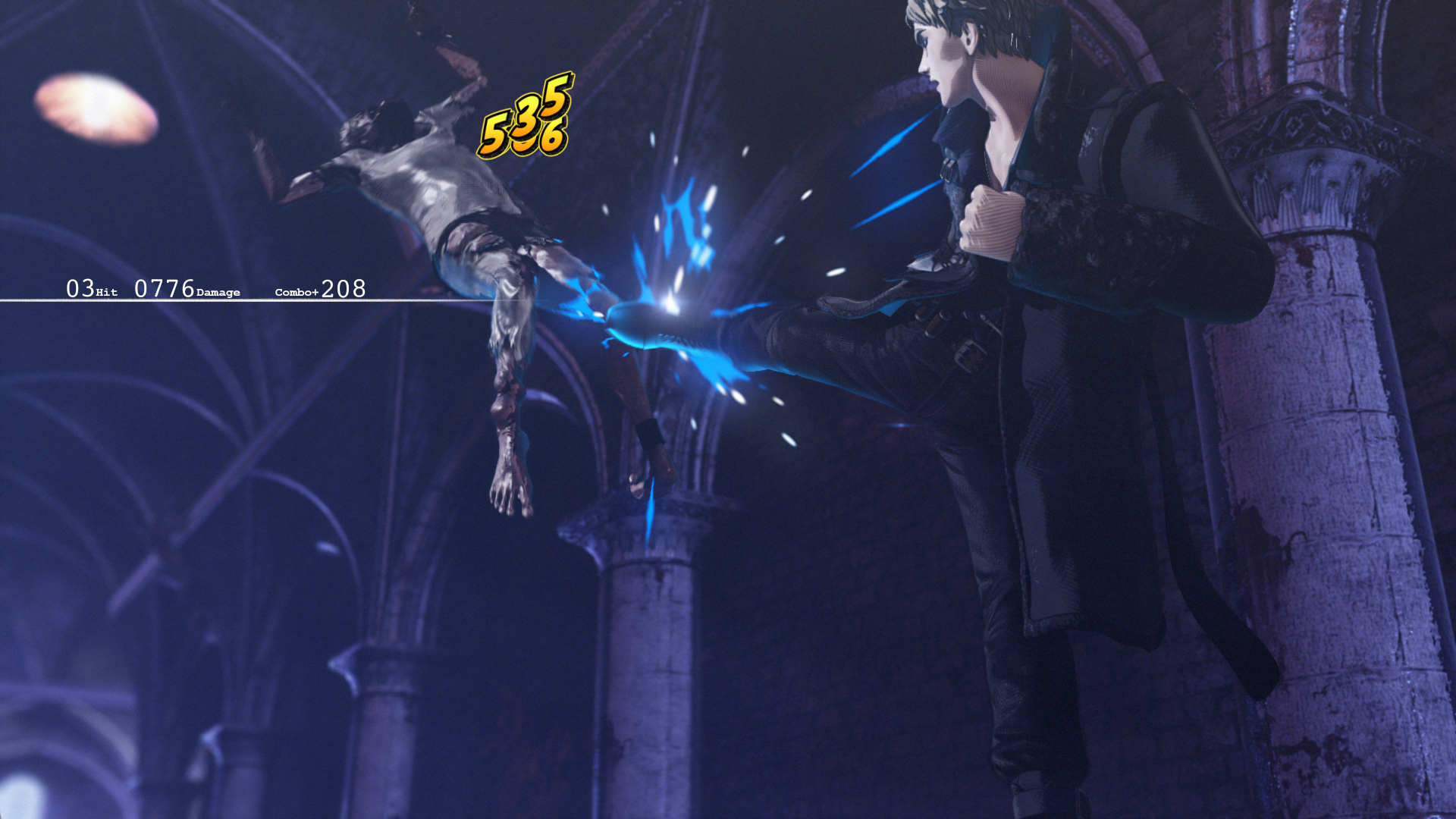The height and width of the screenshot is (819, 1456).
Task: Select the Hit tab on the HUD
Action: tap(108, 291)
